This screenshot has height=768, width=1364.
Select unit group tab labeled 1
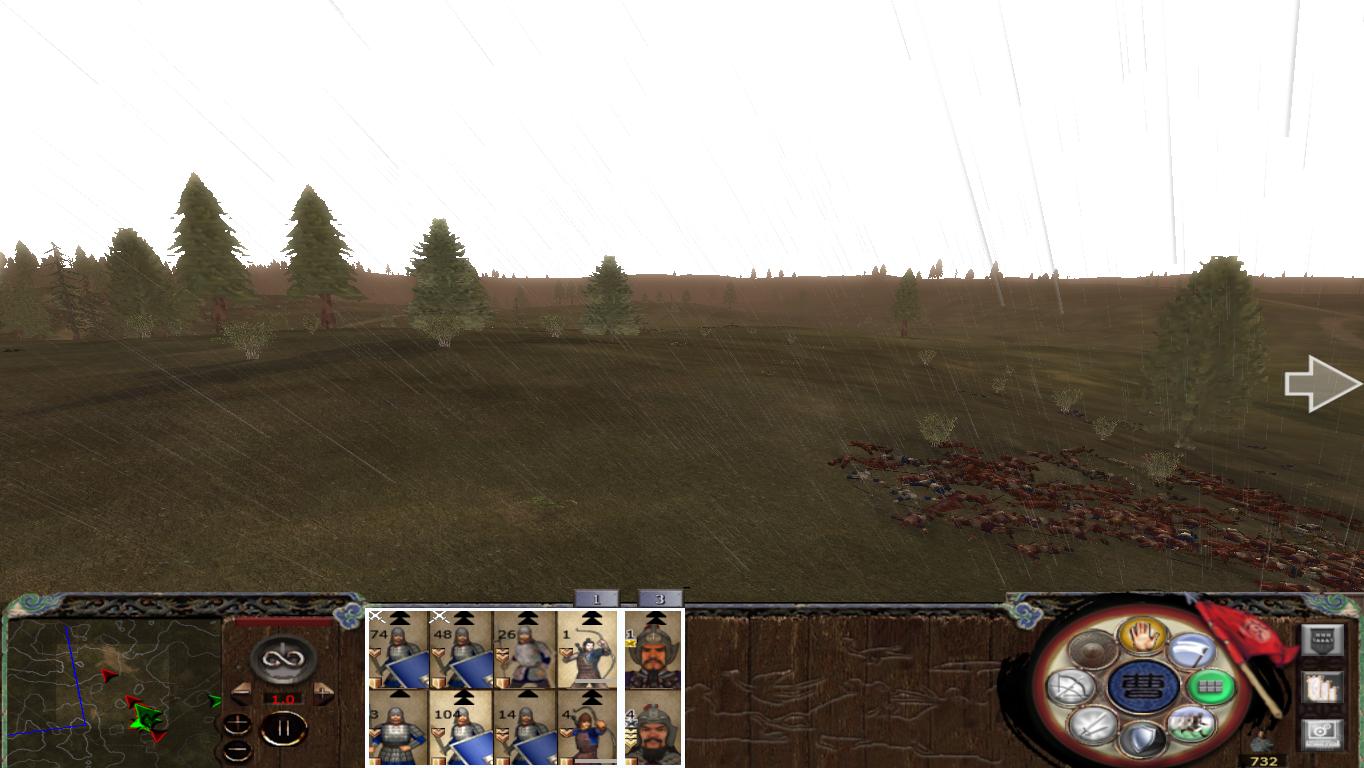point(598,597)
